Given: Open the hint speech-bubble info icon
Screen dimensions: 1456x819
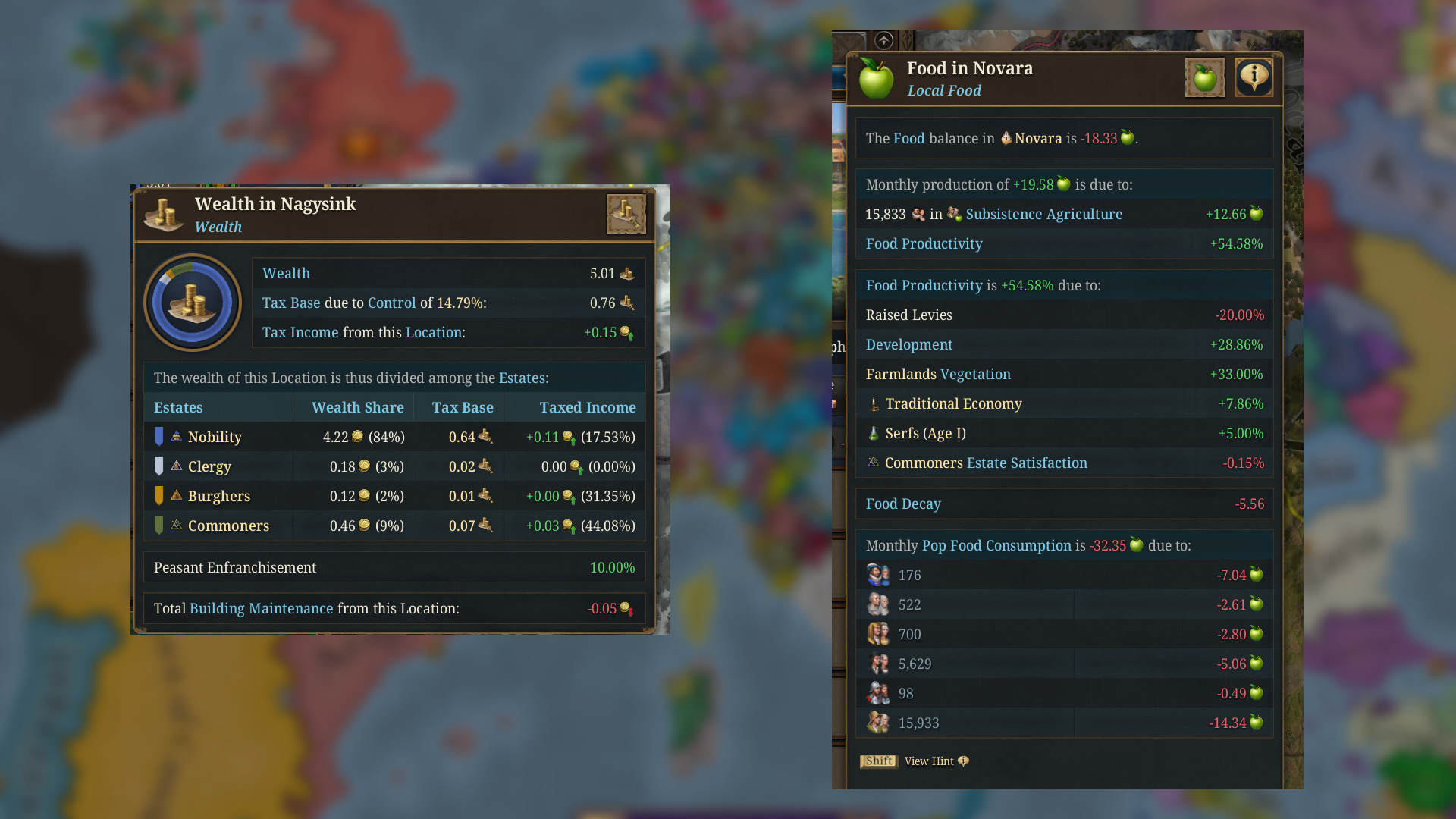Looking at the screenshot, I should pyautogui.click(x=1254, y=77).
